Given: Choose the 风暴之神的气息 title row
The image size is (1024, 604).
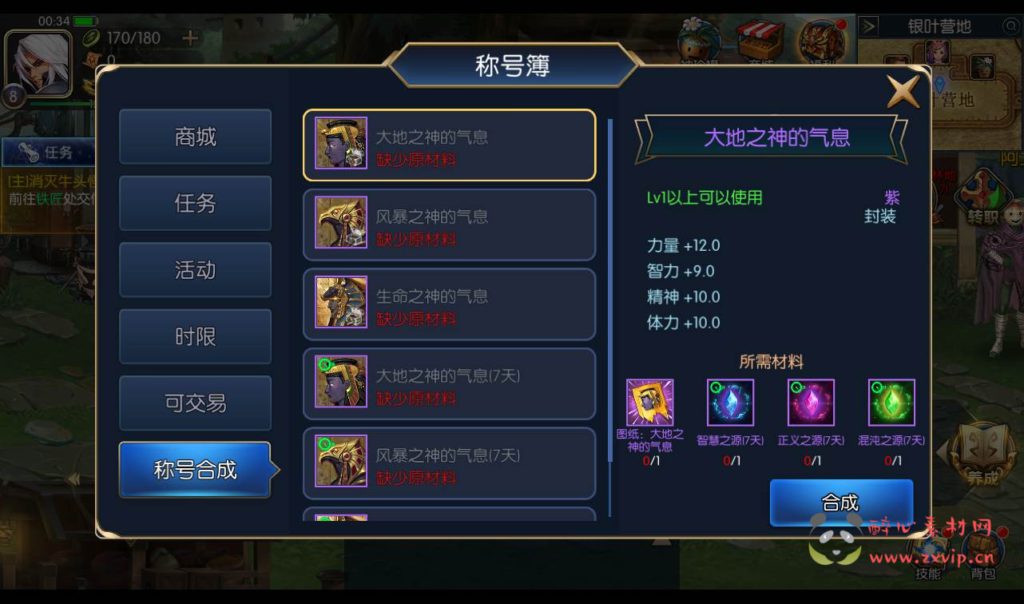Looking at the screenshot, I should [449, 225].
